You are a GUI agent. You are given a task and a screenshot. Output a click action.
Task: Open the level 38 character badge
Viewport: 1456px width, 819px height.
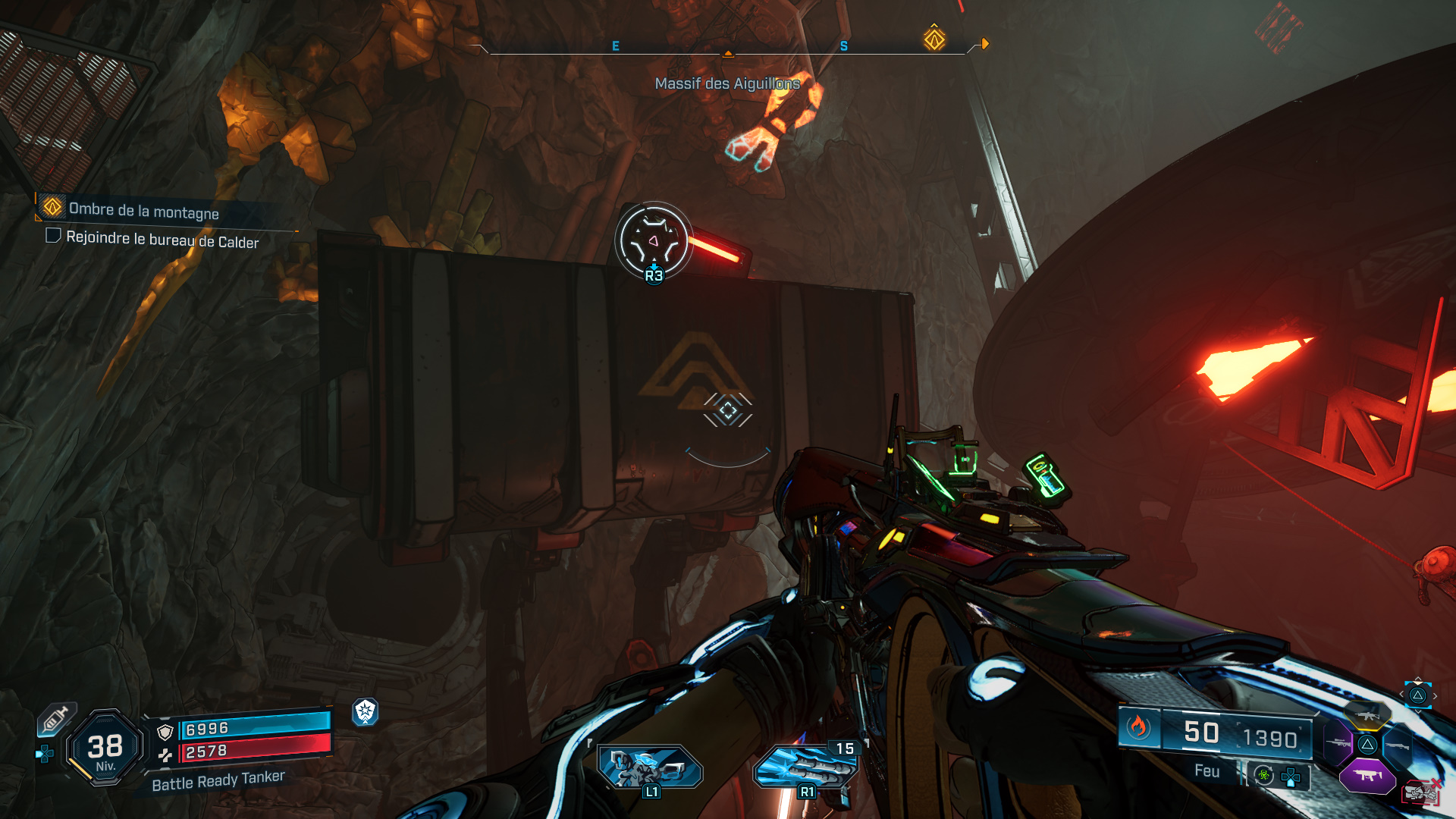105,748
